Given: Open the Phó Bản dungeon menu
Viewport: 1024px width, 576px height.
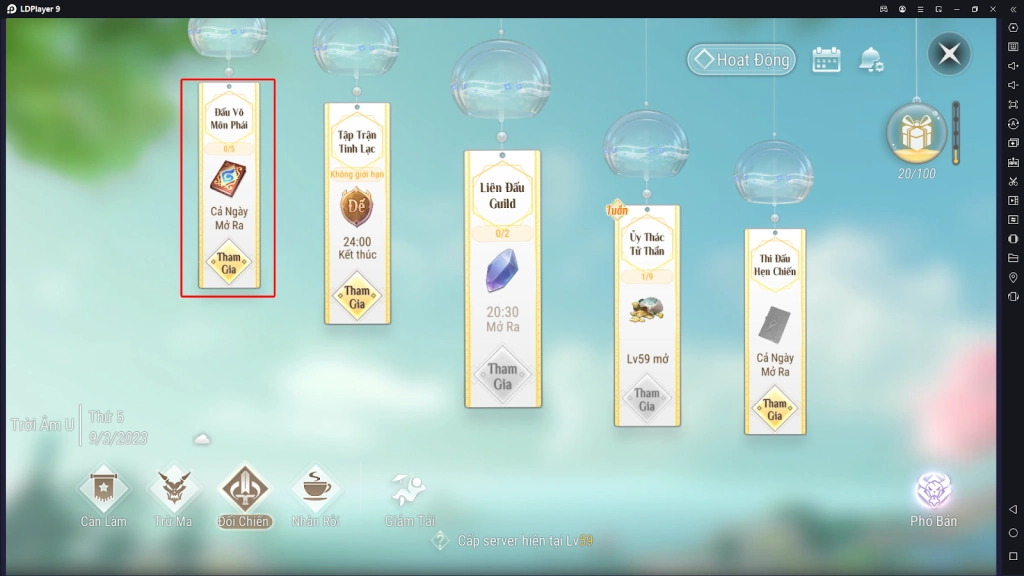Looking at the screenshot, I should coord(933,498).
